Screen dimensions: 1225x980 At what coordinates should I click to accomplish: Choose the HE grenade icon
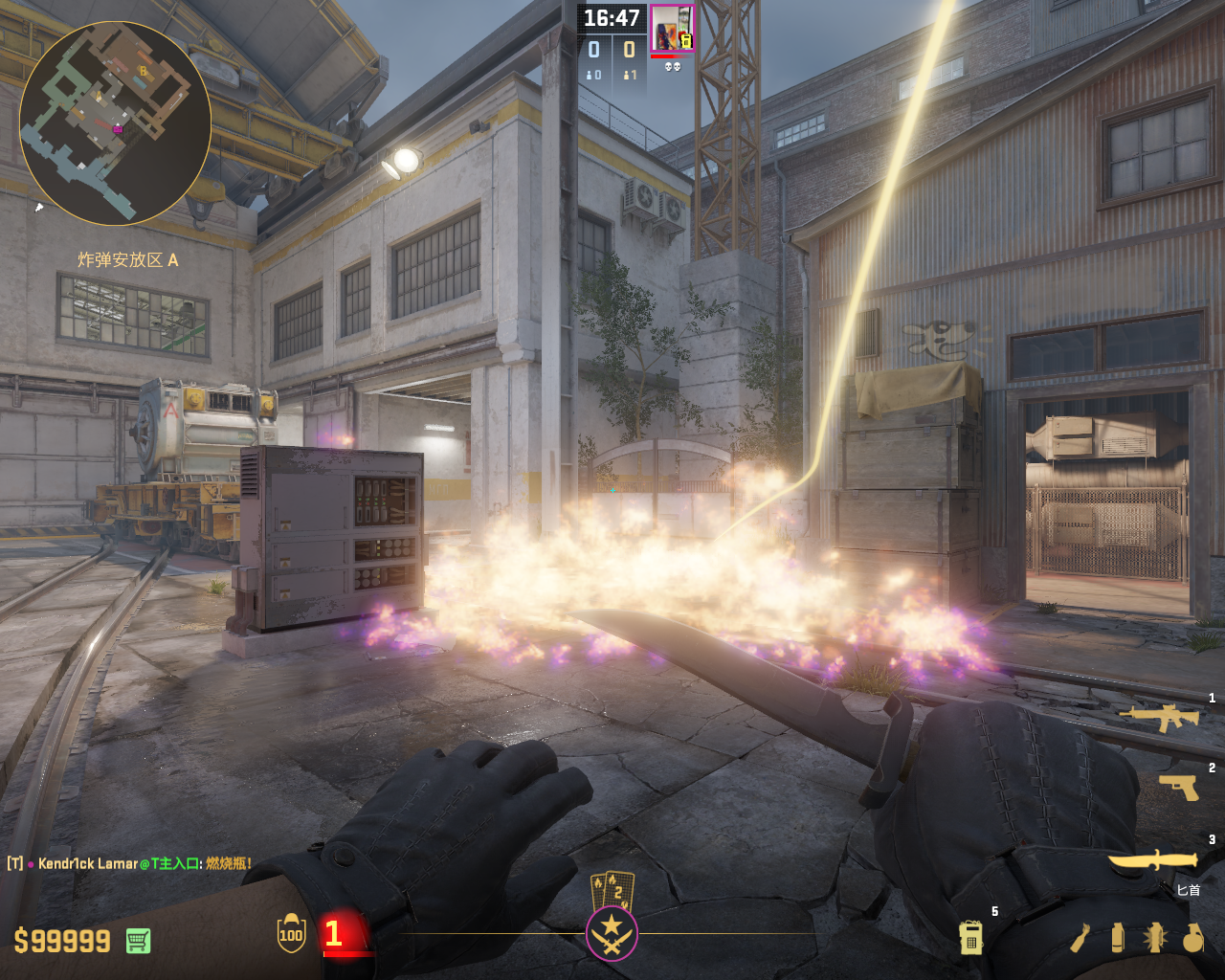(1192, 938)
